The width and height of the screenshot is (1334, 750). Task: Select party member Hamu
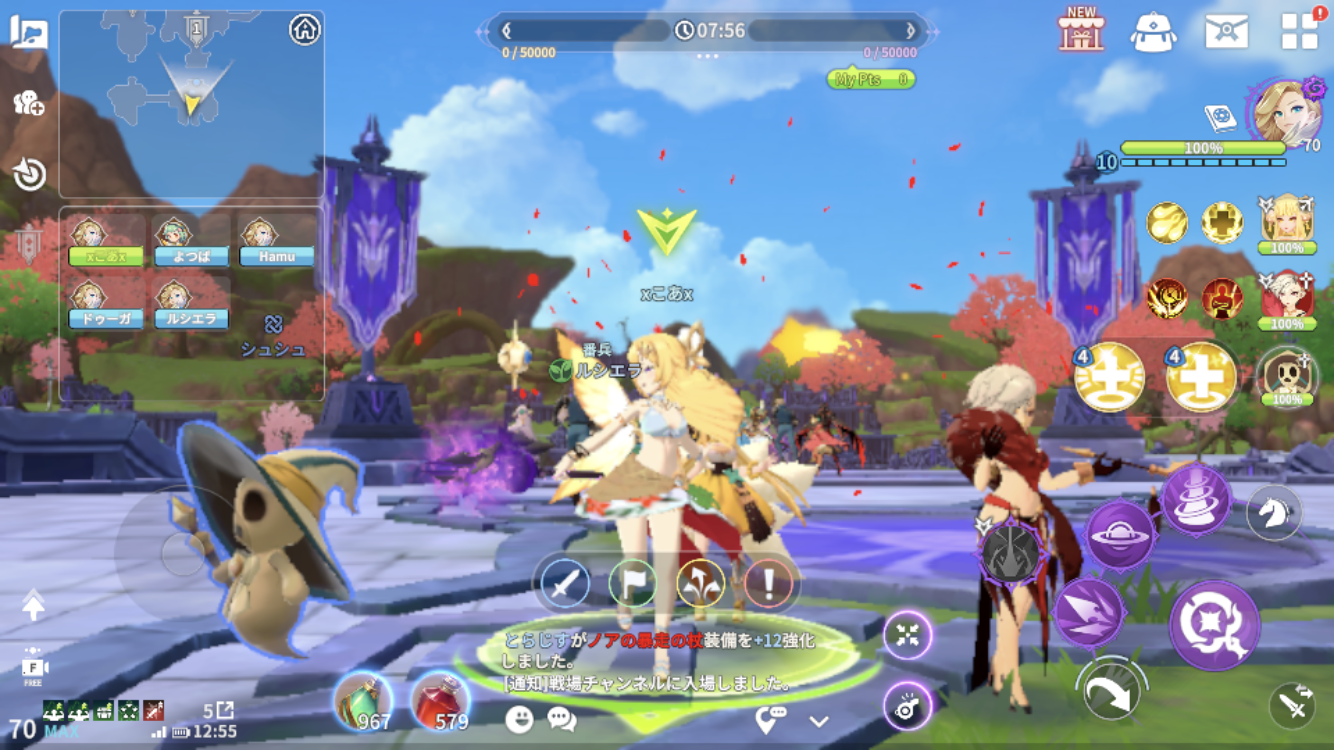(276, 243)
